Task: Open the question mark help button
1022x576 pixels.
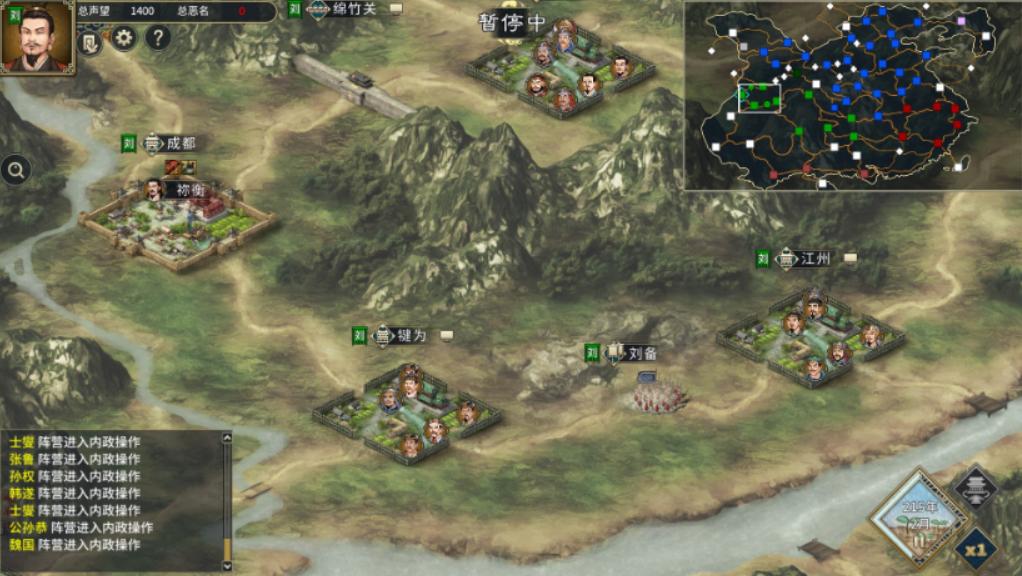Action: click(x=158, y=39)
